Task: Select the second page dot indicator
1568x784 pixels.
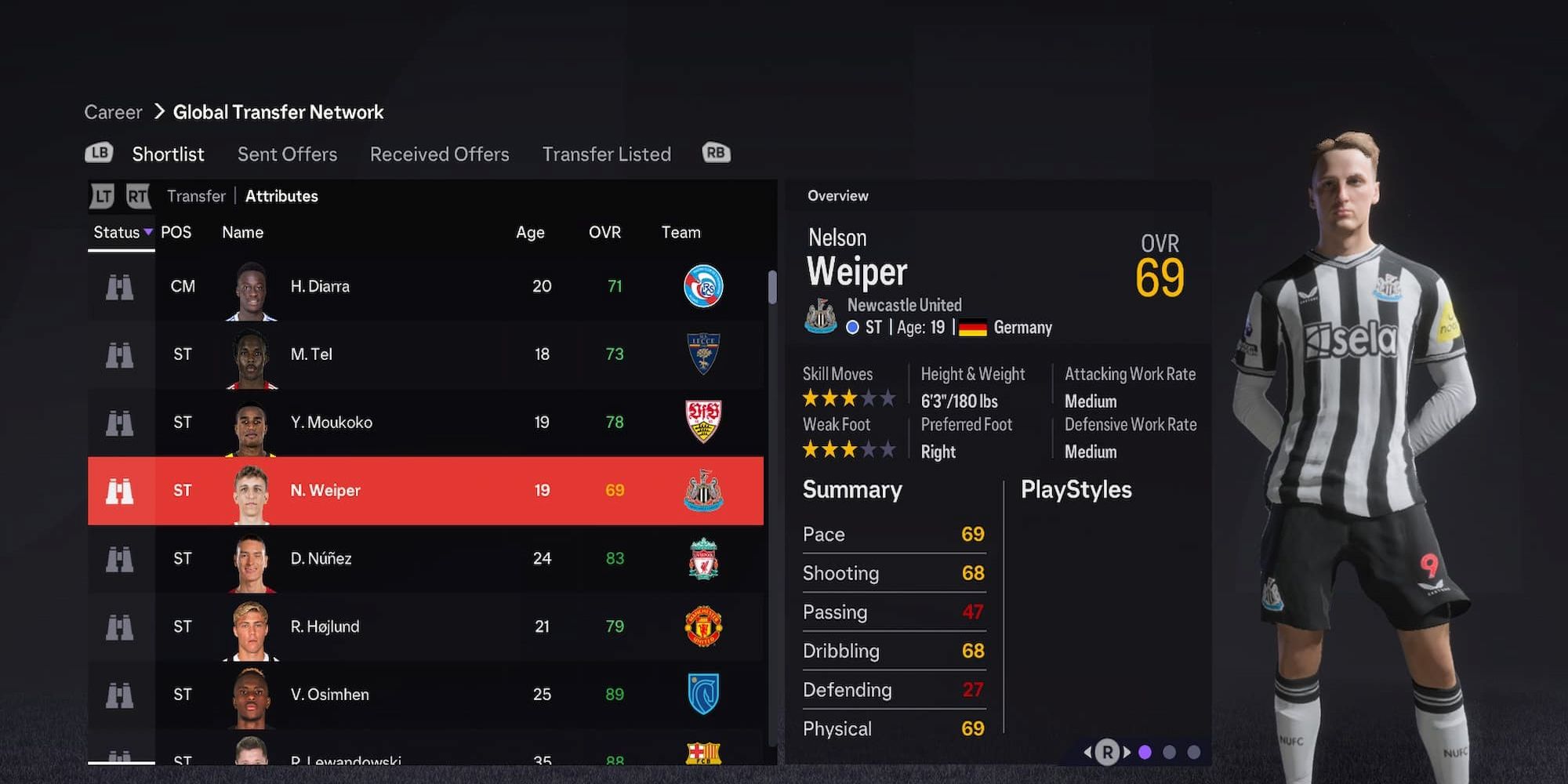Action: [x=1171, y=751]
